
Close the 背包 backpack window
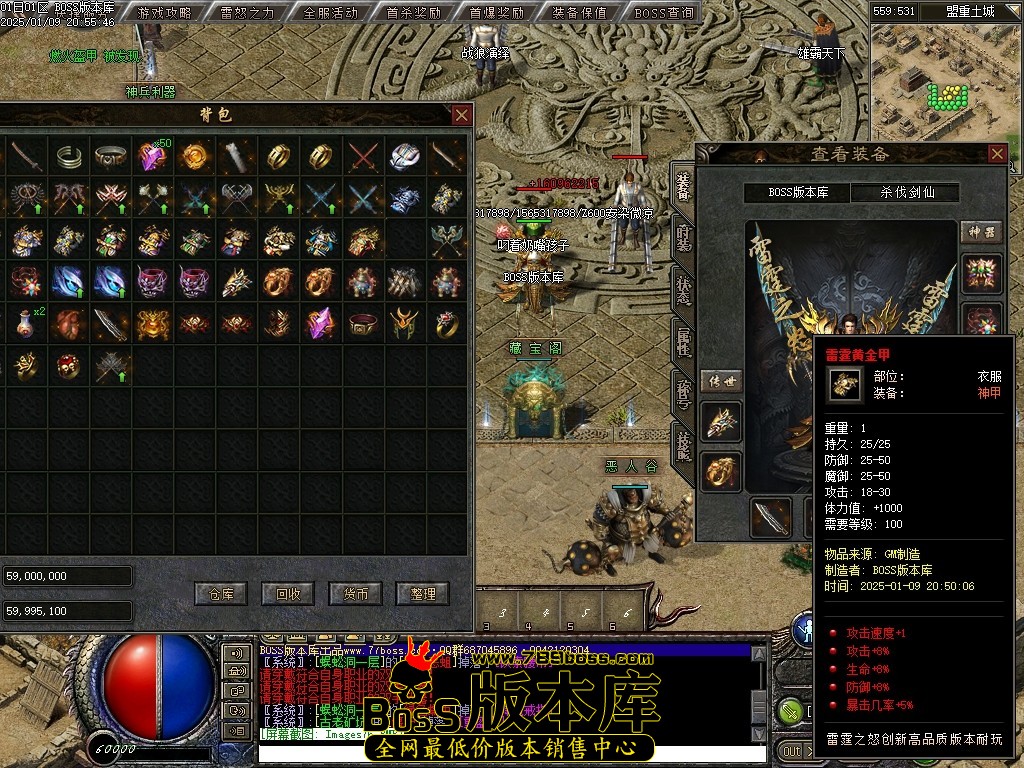click(x=461, y=115)
